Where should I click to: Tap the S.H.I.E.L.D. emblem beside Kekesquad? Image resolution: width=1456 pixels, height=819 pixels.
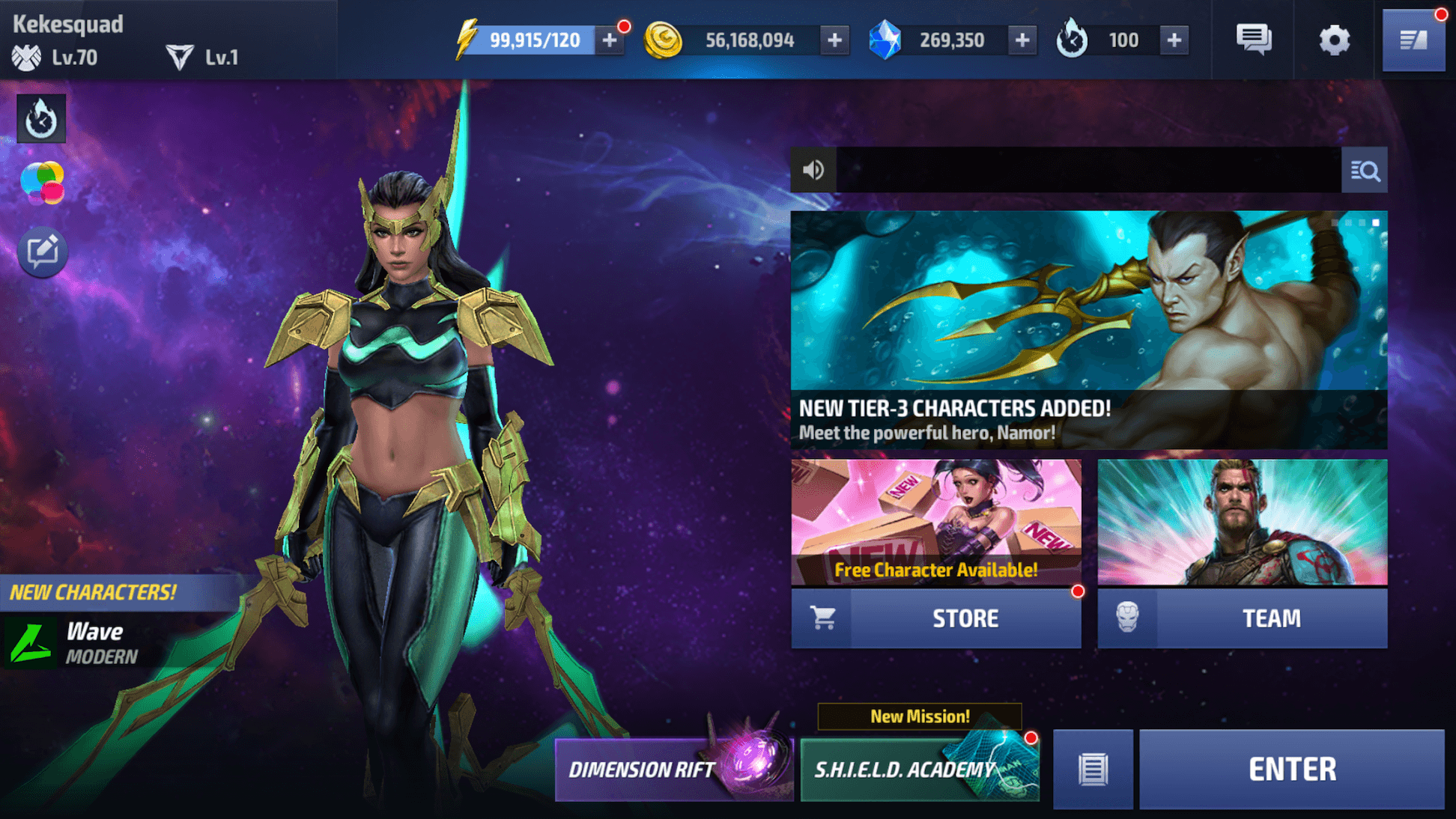[x=27, y=56]
